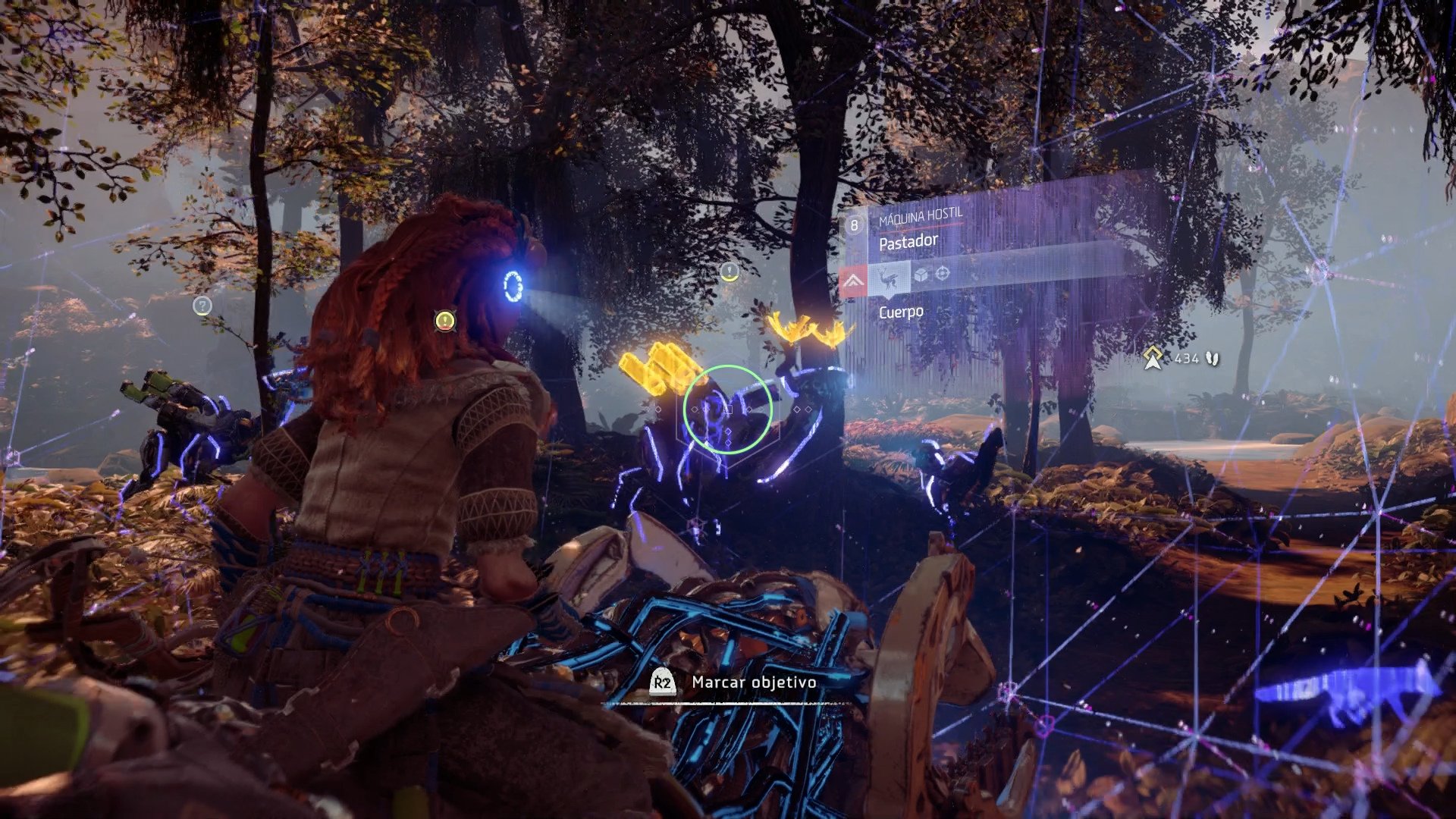Select the level 8 badge on the panel
Image resolution: width=1456 pixels, height=819 pixels.
tap(854, 224)
